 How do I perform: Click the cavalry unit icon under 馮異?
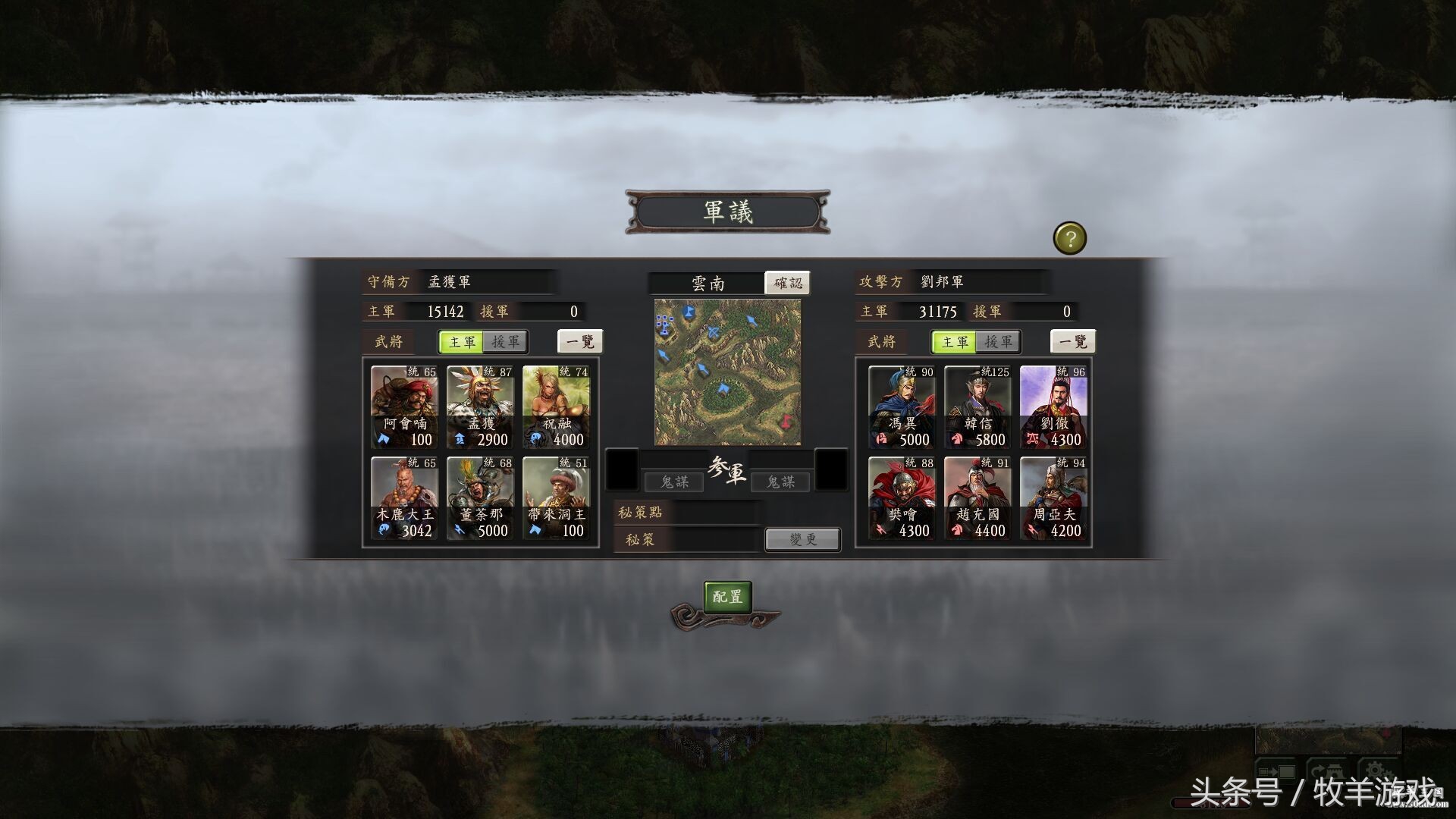coord(880,439)
